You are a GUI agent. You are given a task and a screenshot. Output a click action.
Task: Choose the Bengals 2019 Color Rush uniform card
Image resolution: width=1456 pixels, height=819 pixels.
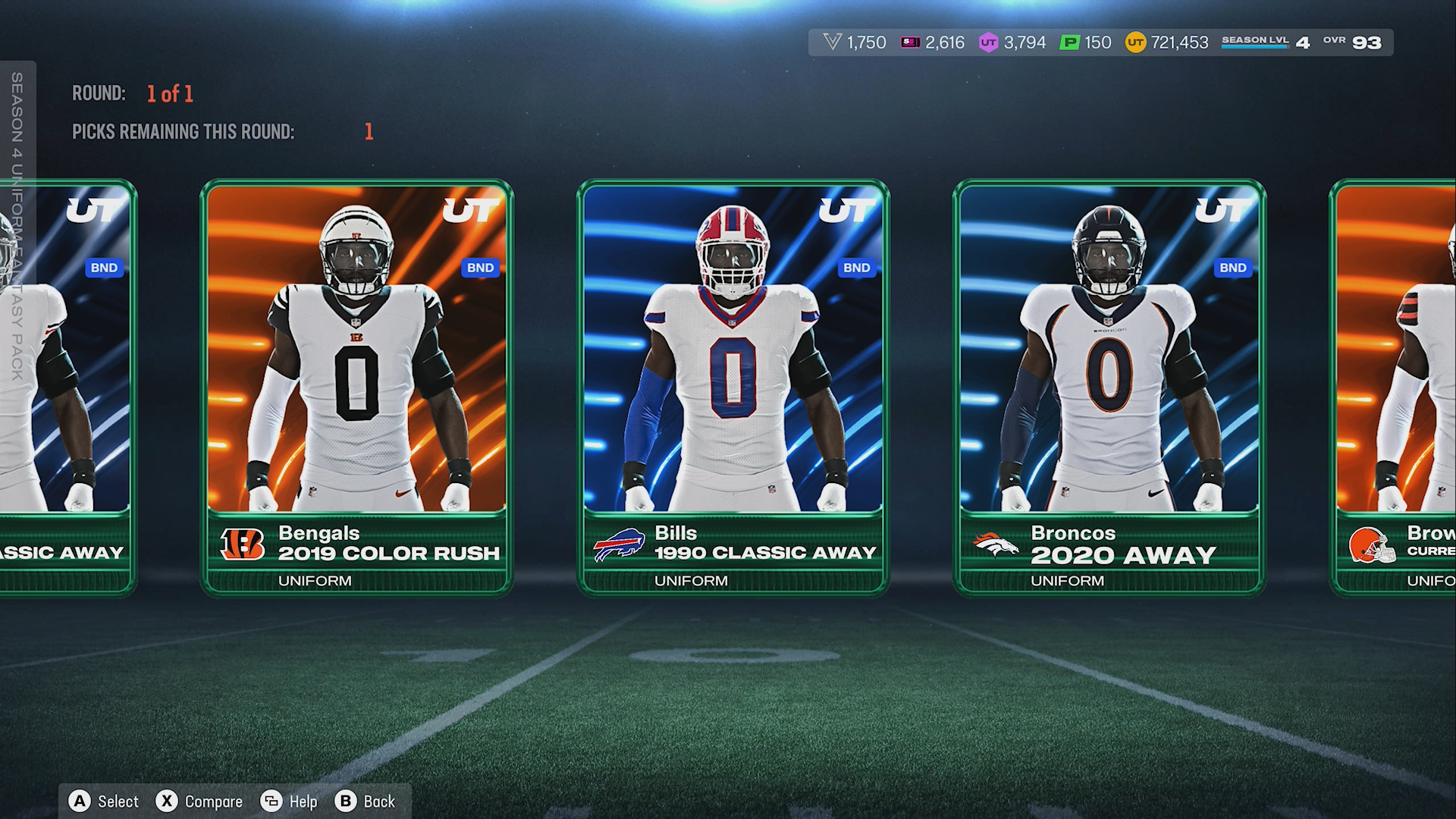[356, 387]
